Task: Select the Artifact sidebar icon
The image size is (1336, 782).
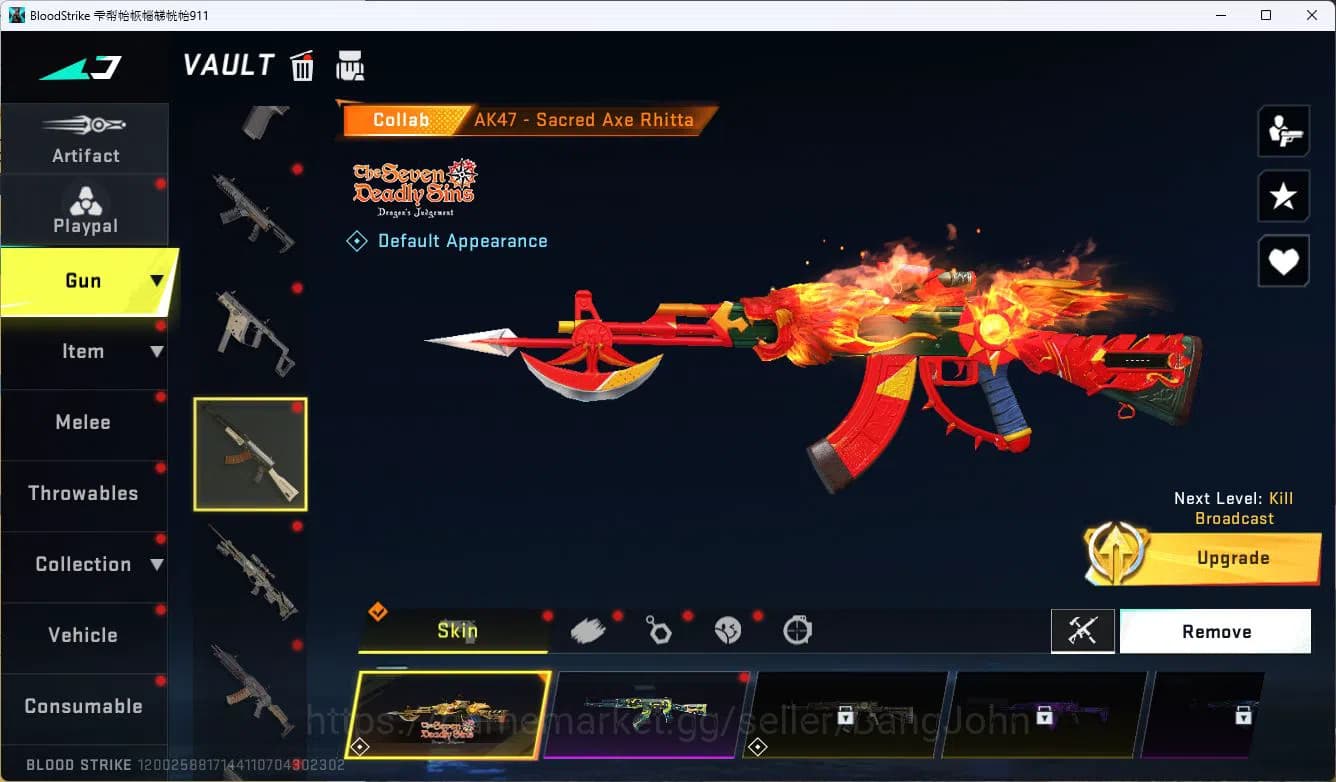Action: click(x=85, y=138)
